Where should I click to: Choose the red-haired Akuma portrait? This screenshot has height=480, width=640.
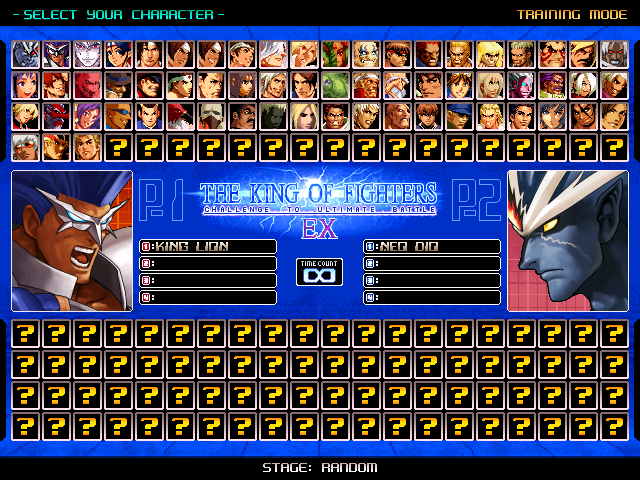coord(429,54)
